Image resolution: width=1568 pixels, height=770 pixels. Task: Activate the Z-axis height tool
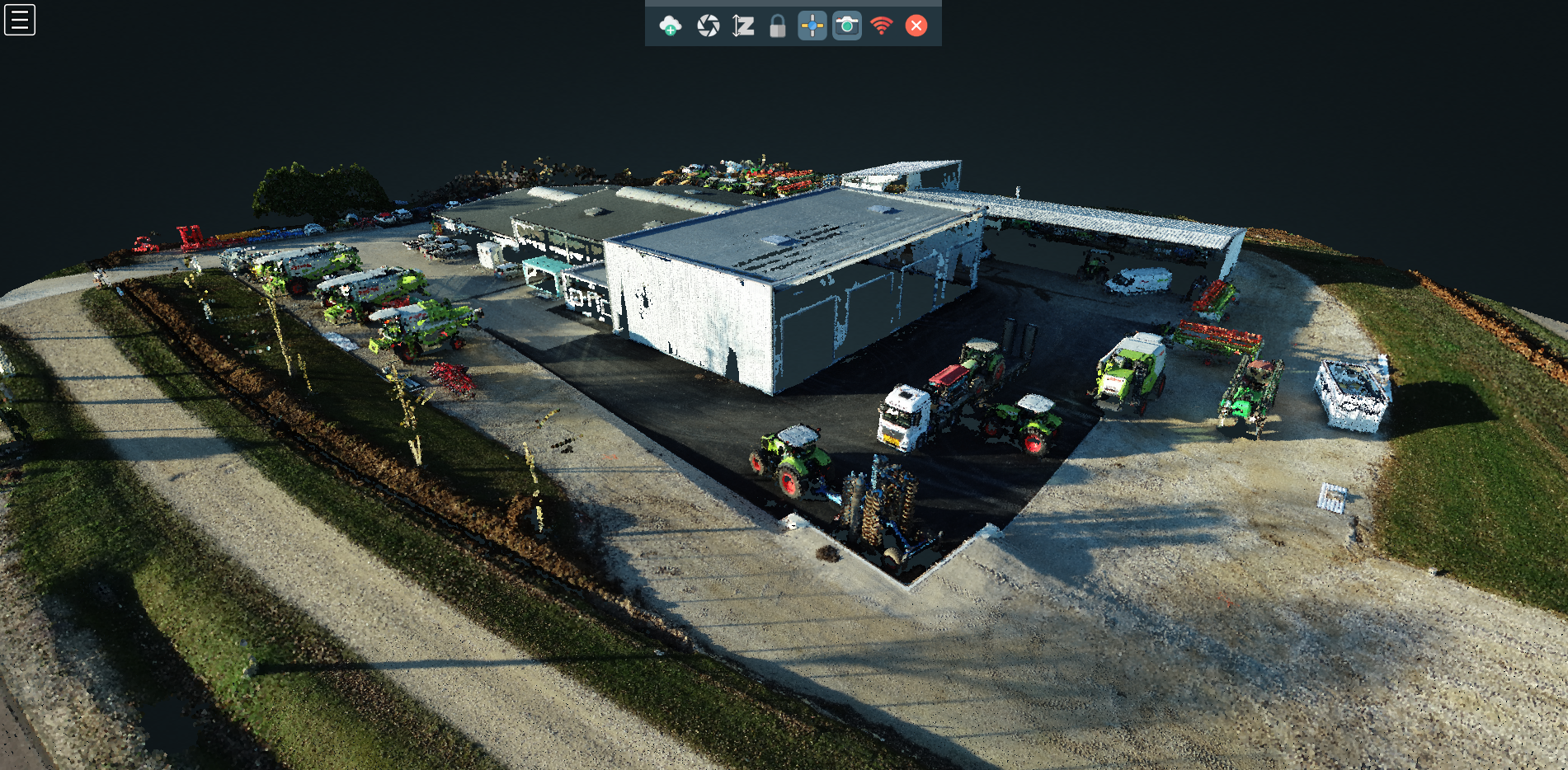point(743,26)
